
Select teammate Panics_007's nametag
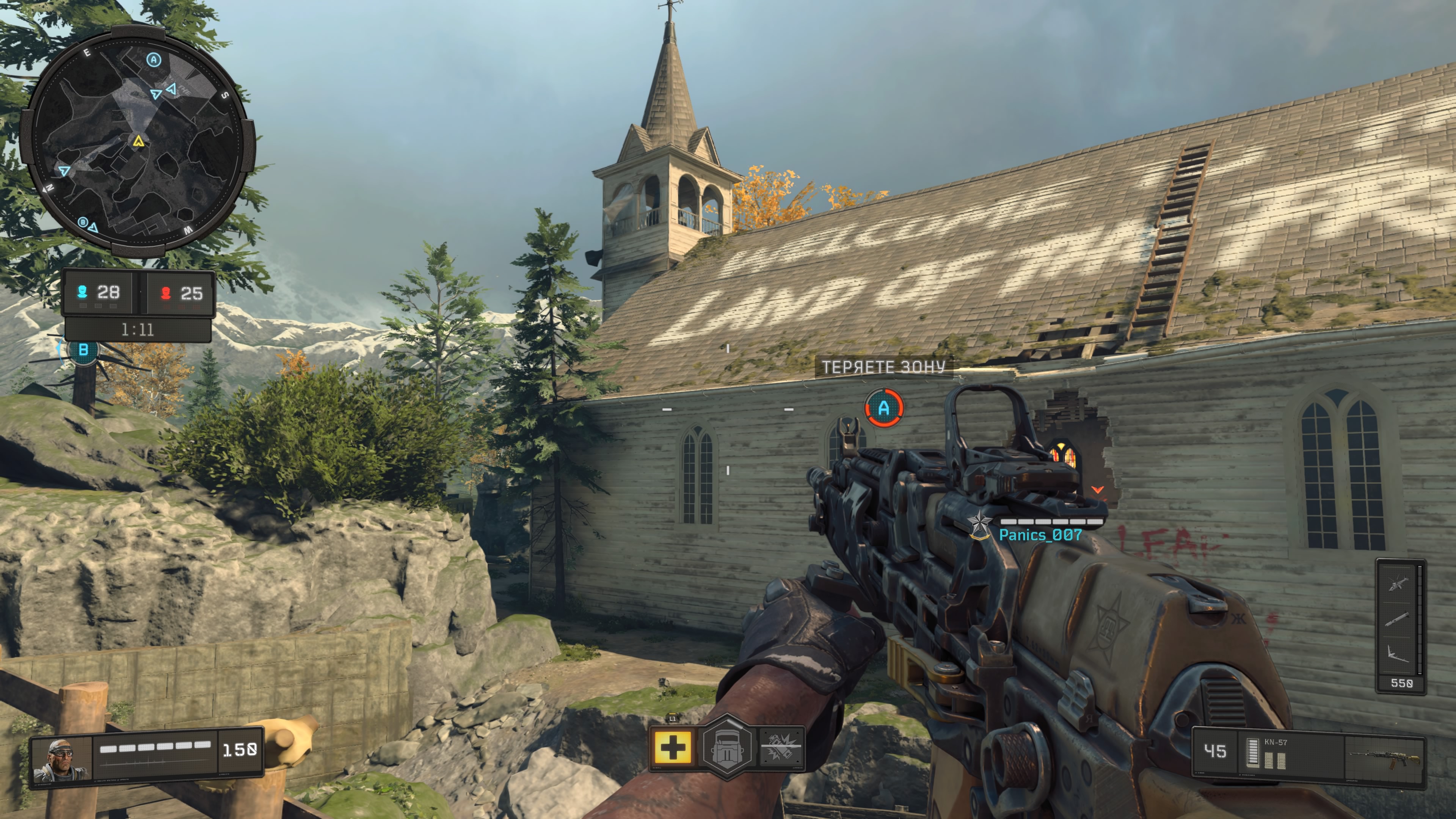(1040, 535)
